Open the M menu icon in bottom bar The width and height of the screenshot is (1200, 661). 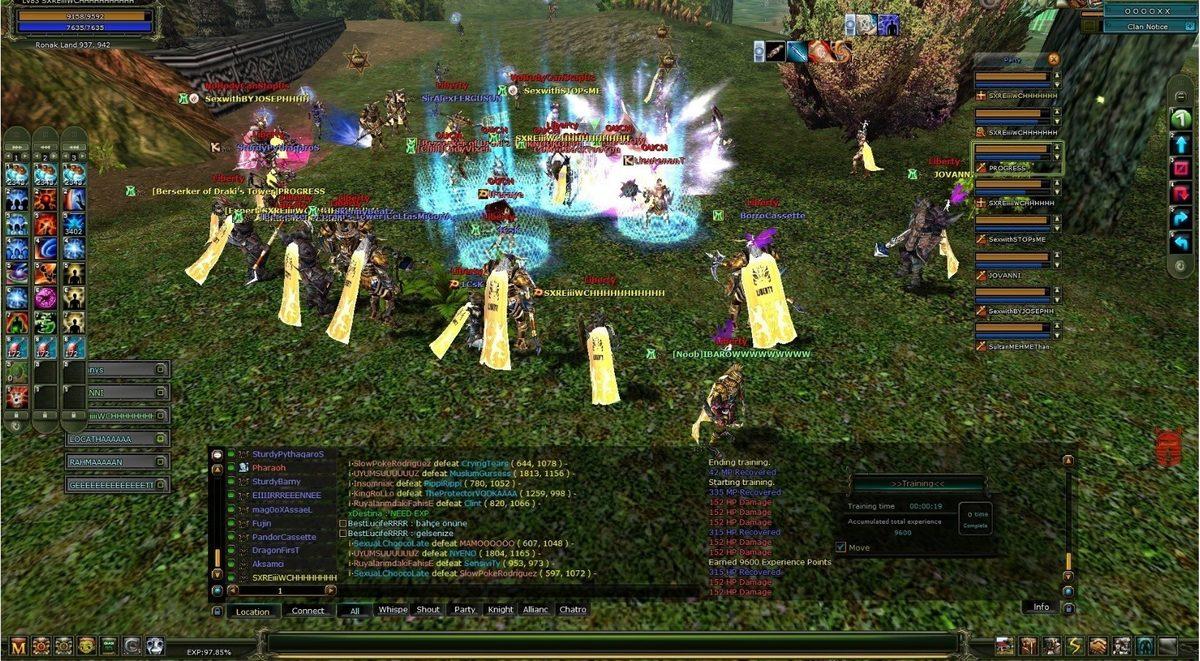18,646
